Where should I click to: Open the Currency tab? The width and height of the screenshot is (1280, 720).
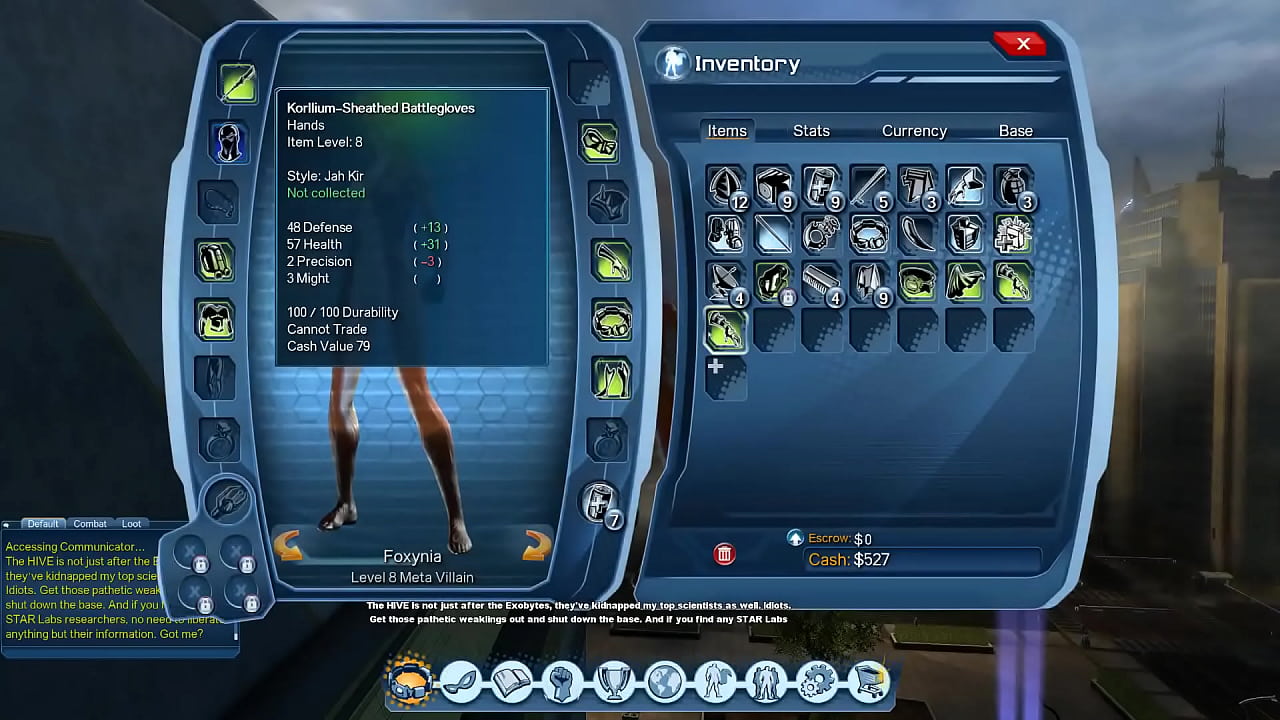click(914, 131)
